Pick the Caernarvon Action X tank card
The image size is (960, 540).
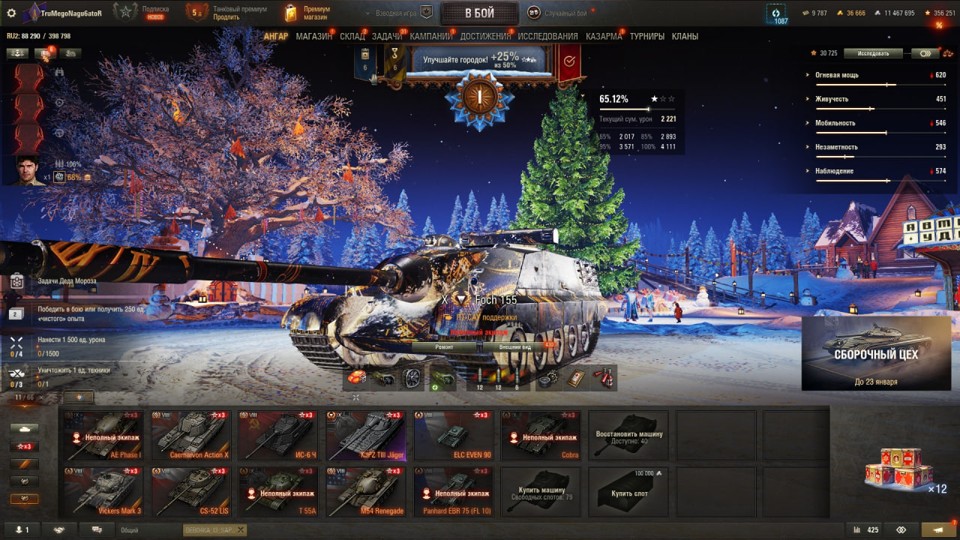click(x=190, y=435)
